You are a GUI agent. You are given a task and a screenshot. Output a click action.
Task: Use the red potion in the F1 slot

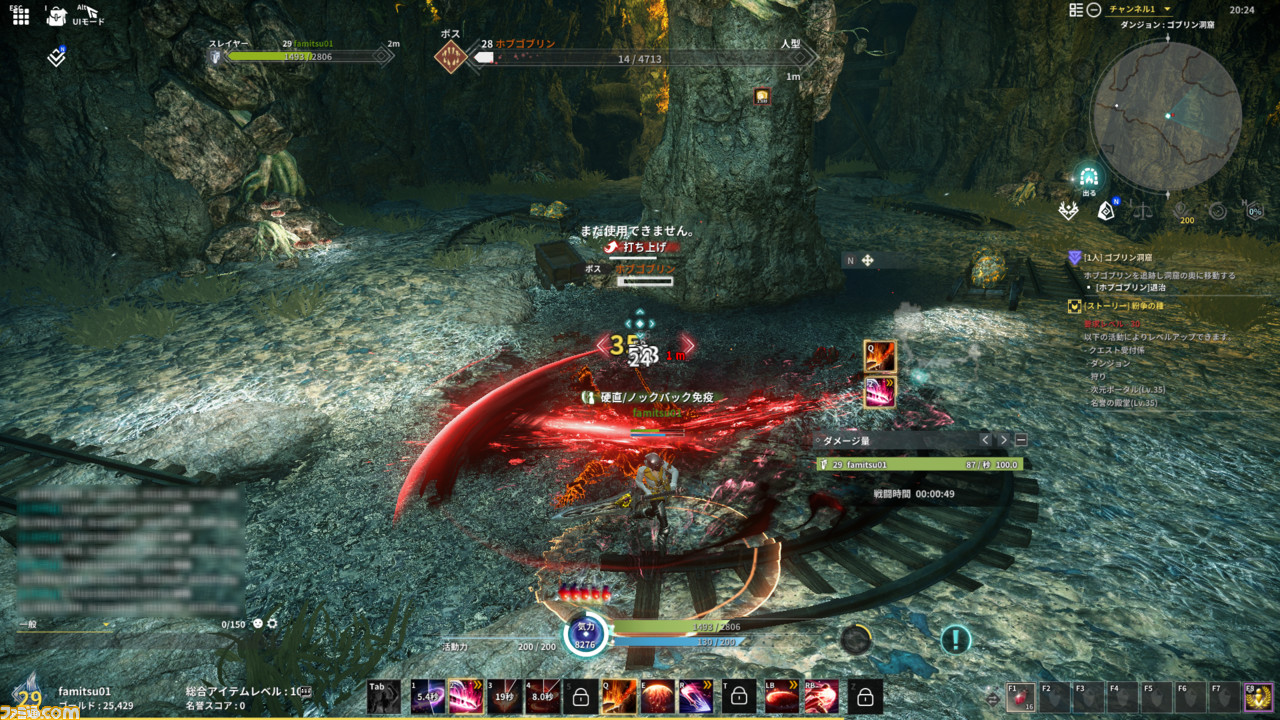1021,697
